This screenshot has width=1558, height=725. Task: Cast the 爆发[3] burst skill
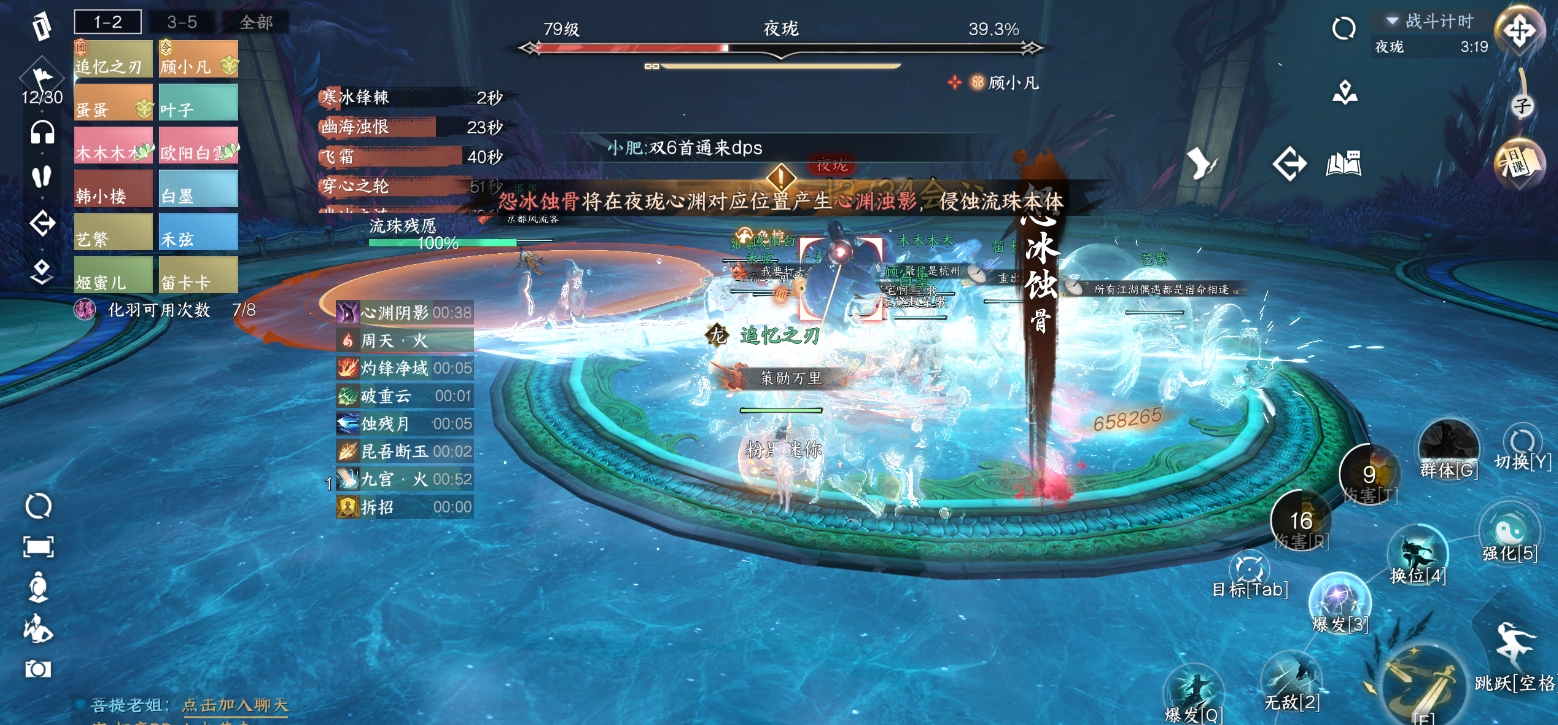tap(1340, 601)
